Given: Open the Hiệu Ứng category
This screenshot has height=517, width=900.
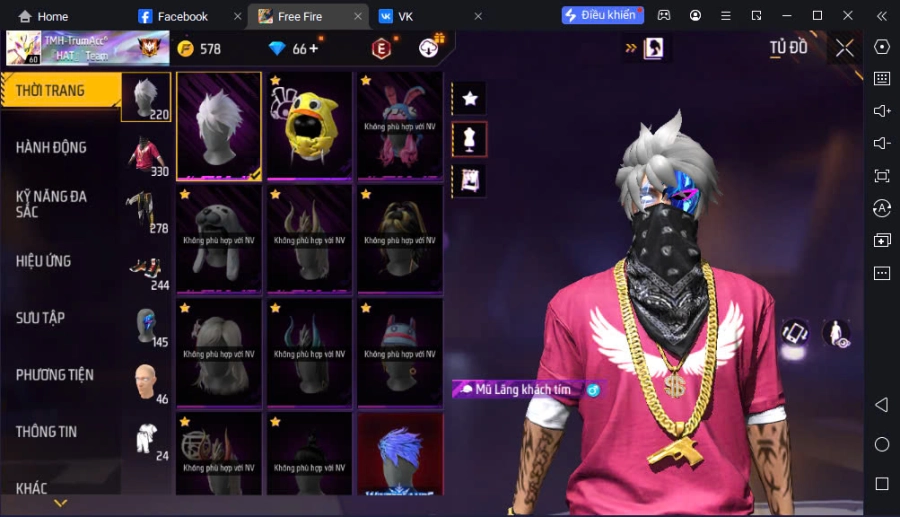Looking at the screenshot, I should coord(44,261).
